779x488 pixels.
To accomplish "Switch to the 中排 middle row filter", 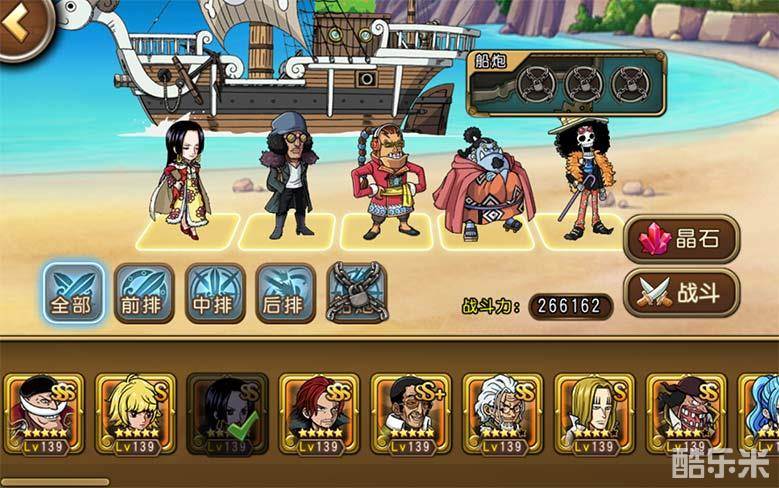I will (x=215, y=292).
